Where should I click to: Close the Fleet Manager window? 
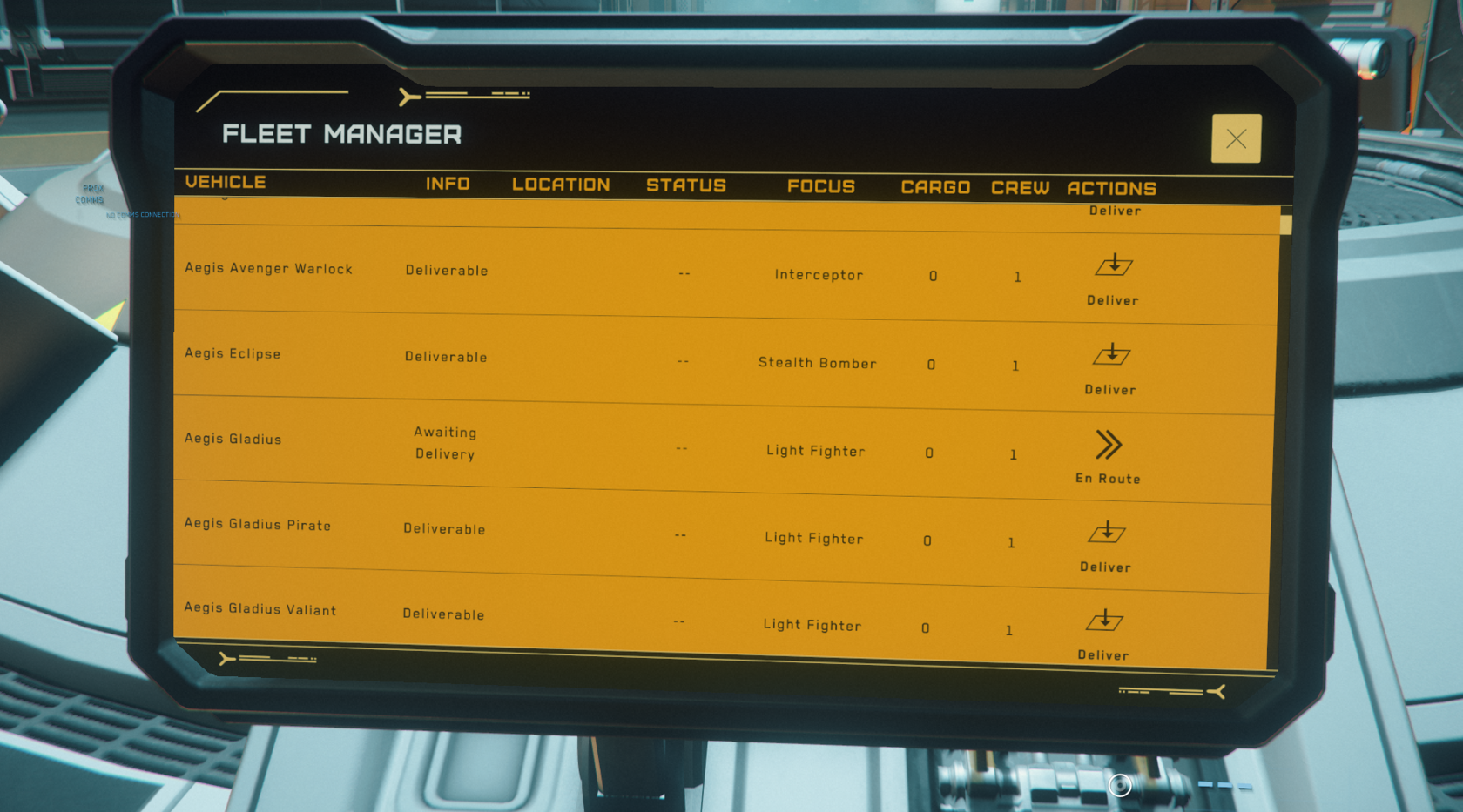(1236, 138)
